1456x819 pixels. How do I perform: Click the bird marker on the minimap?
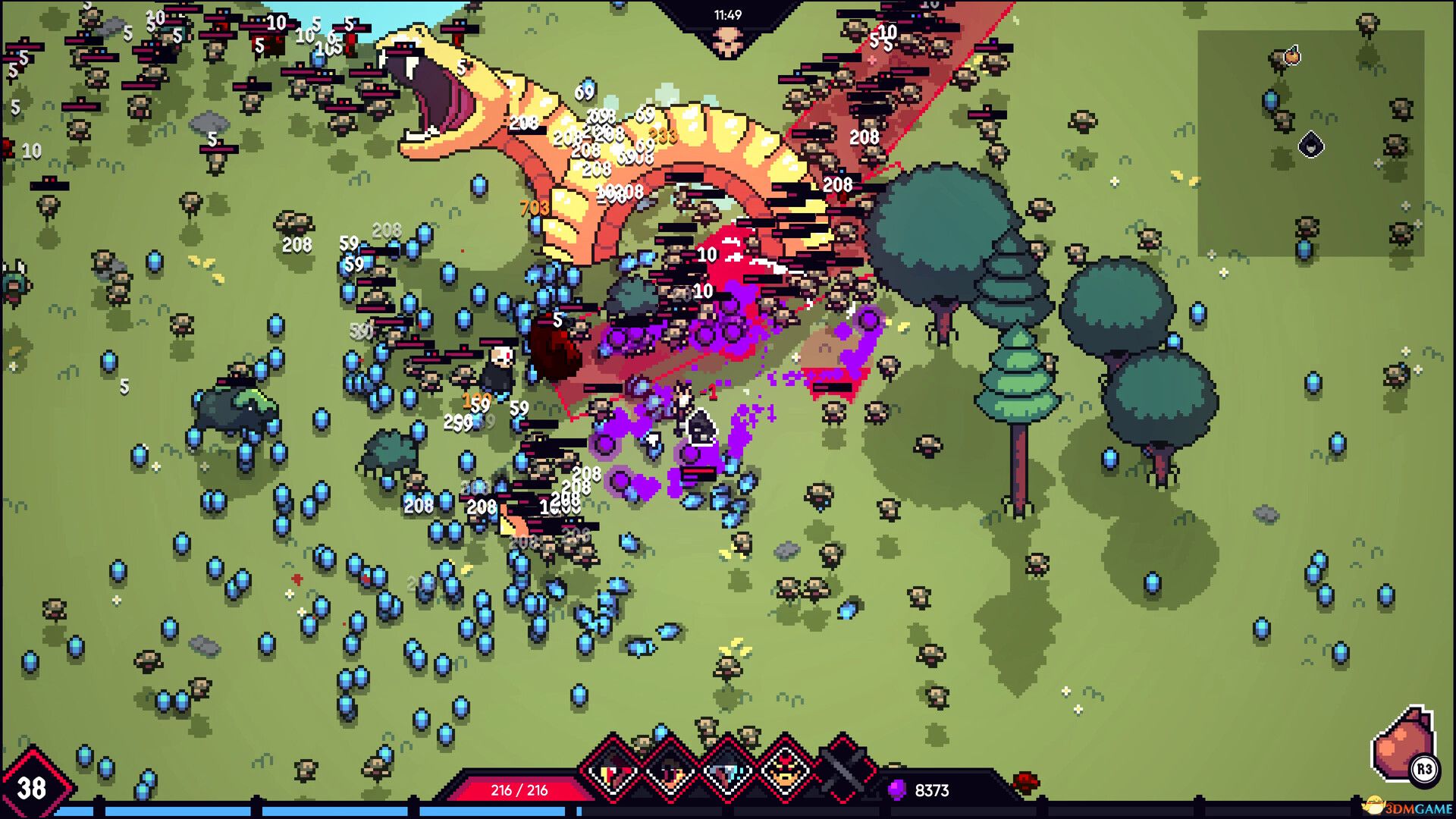pyautogui.click(x=1292, y=56)
